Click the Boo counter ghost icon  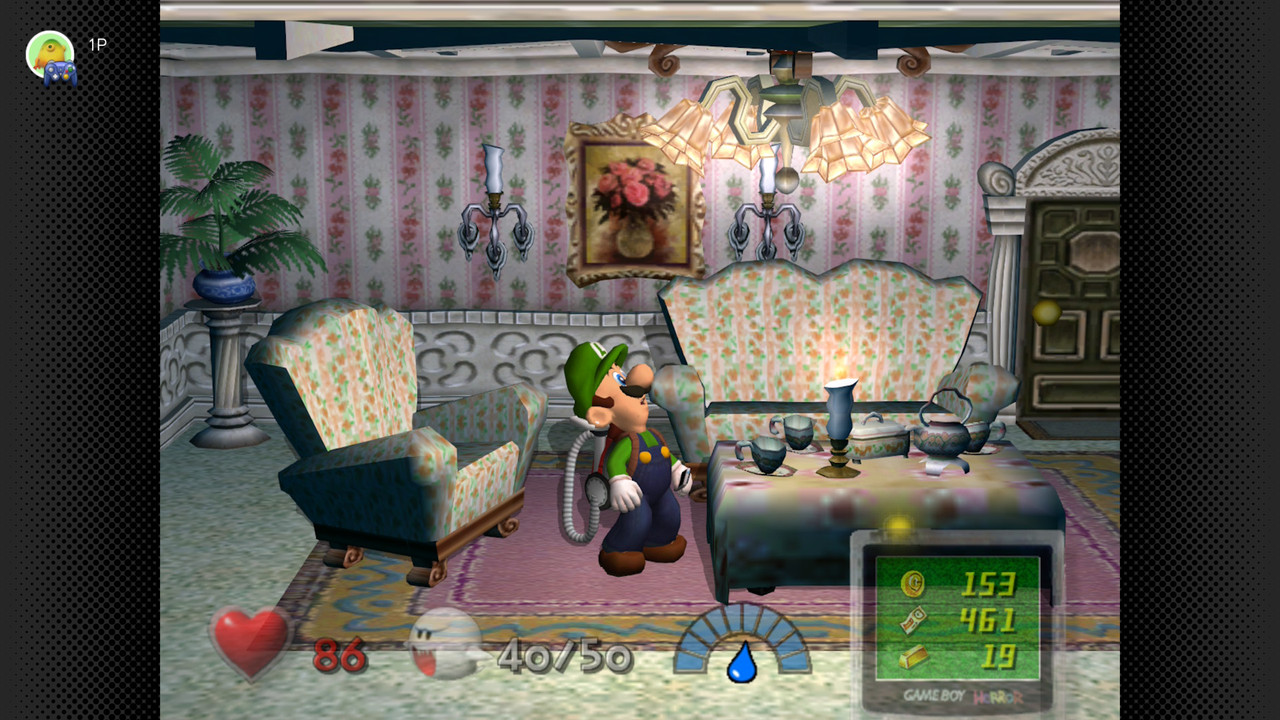pos(445,641)
